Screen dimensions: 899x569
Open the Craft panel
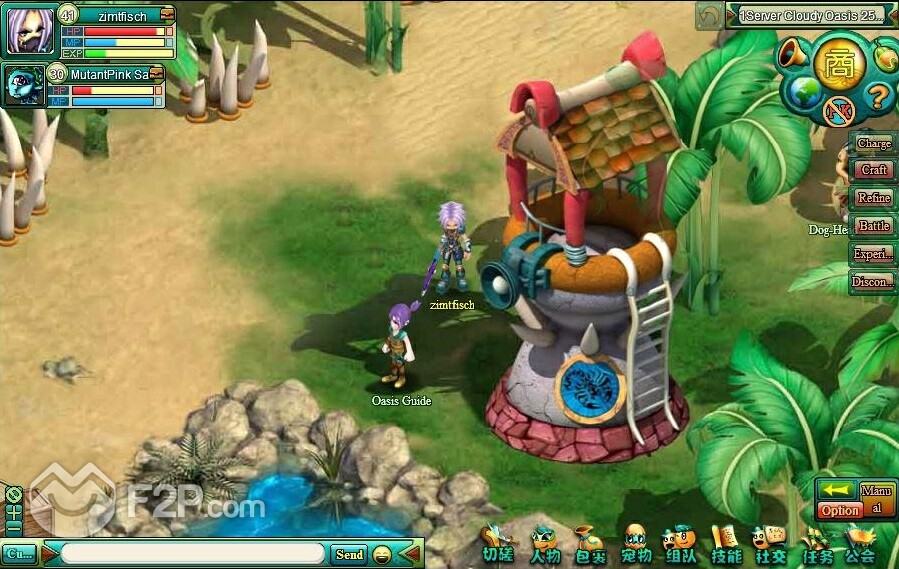[873, 171]
